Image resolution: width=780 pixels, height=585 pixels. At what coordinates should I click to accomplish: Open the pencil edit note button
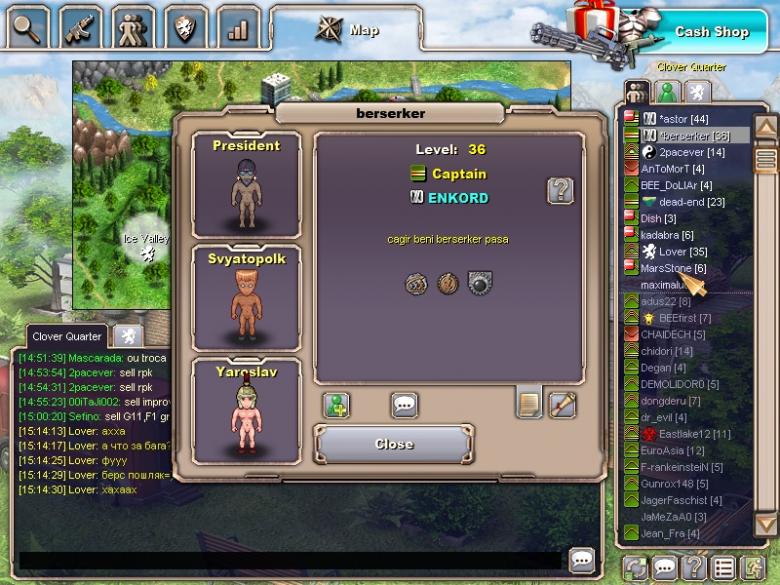pyautogui.click(x=562, y=404)
